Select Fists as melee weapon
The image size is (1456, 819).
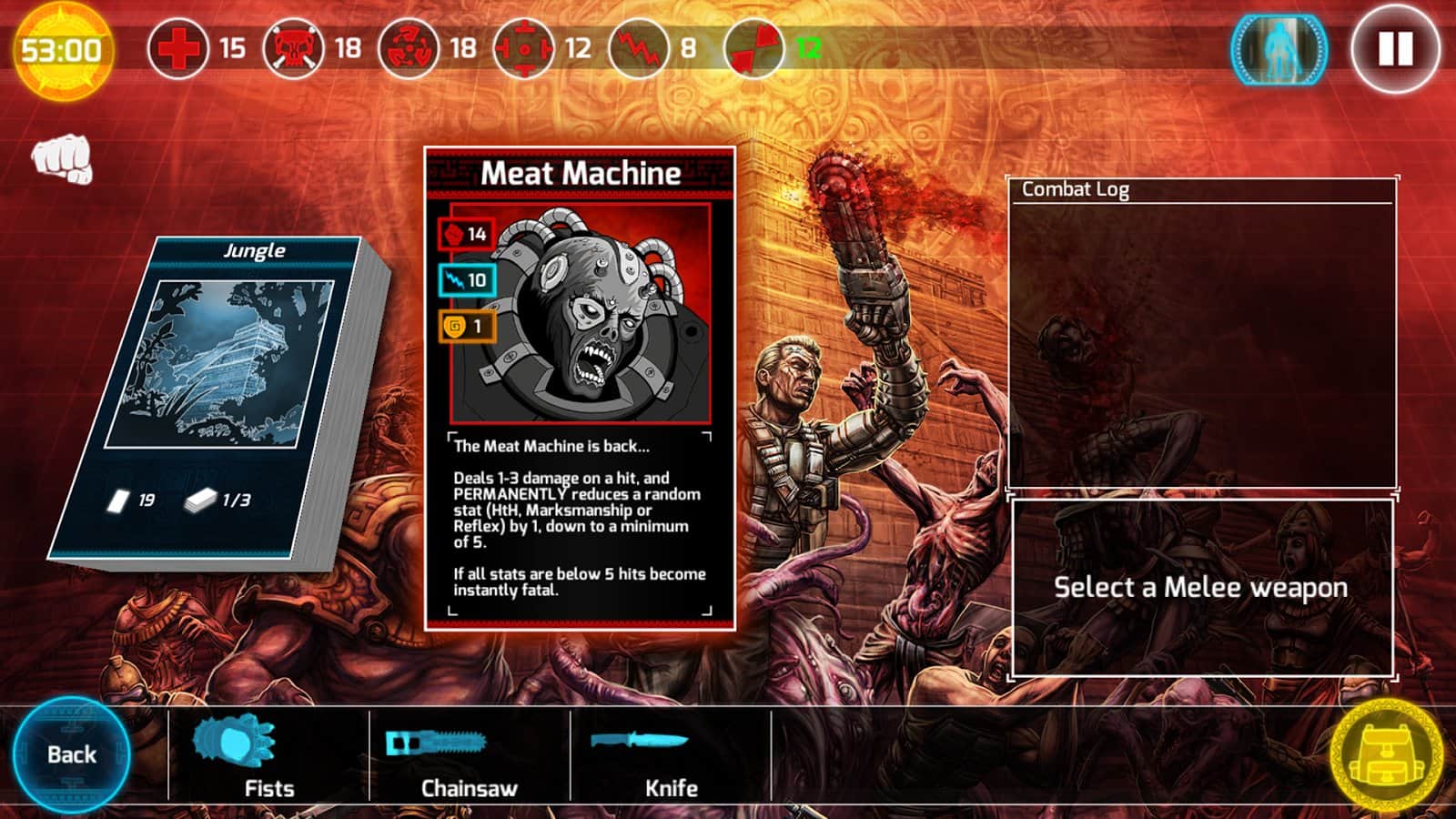tap(268, 757)
